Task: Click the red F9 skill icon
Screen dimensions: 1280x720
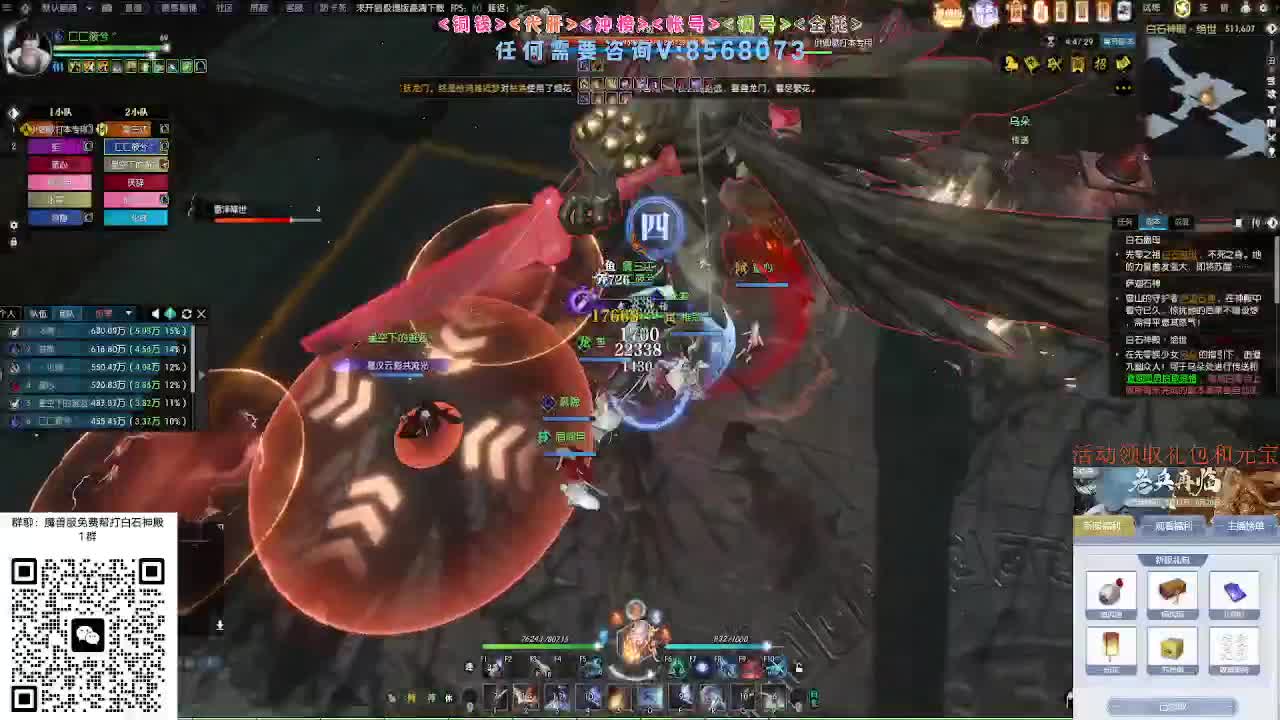Action: (x=745, y=668)
